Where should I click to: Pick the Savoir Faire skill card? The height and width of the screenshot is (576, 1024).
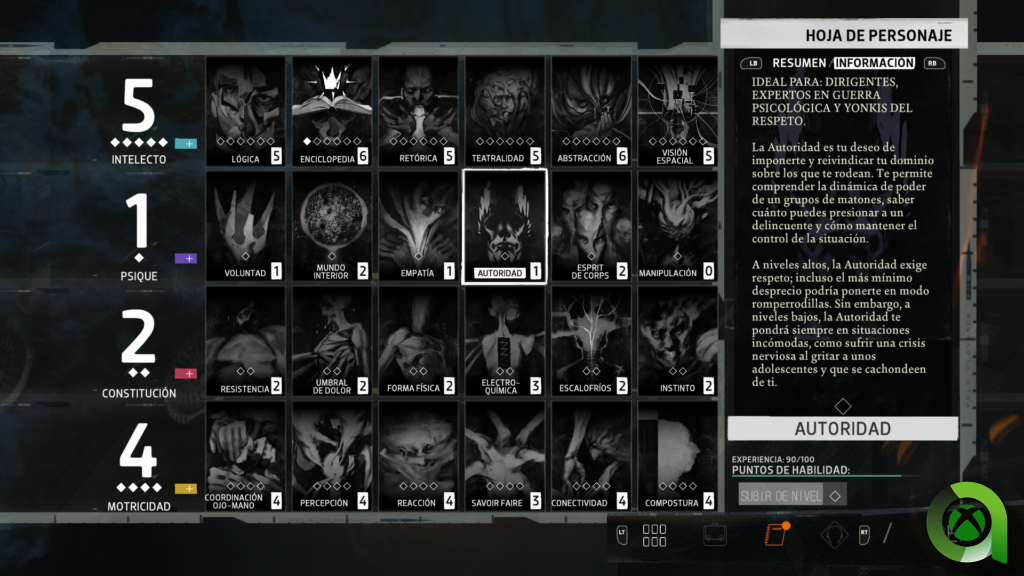504,456
